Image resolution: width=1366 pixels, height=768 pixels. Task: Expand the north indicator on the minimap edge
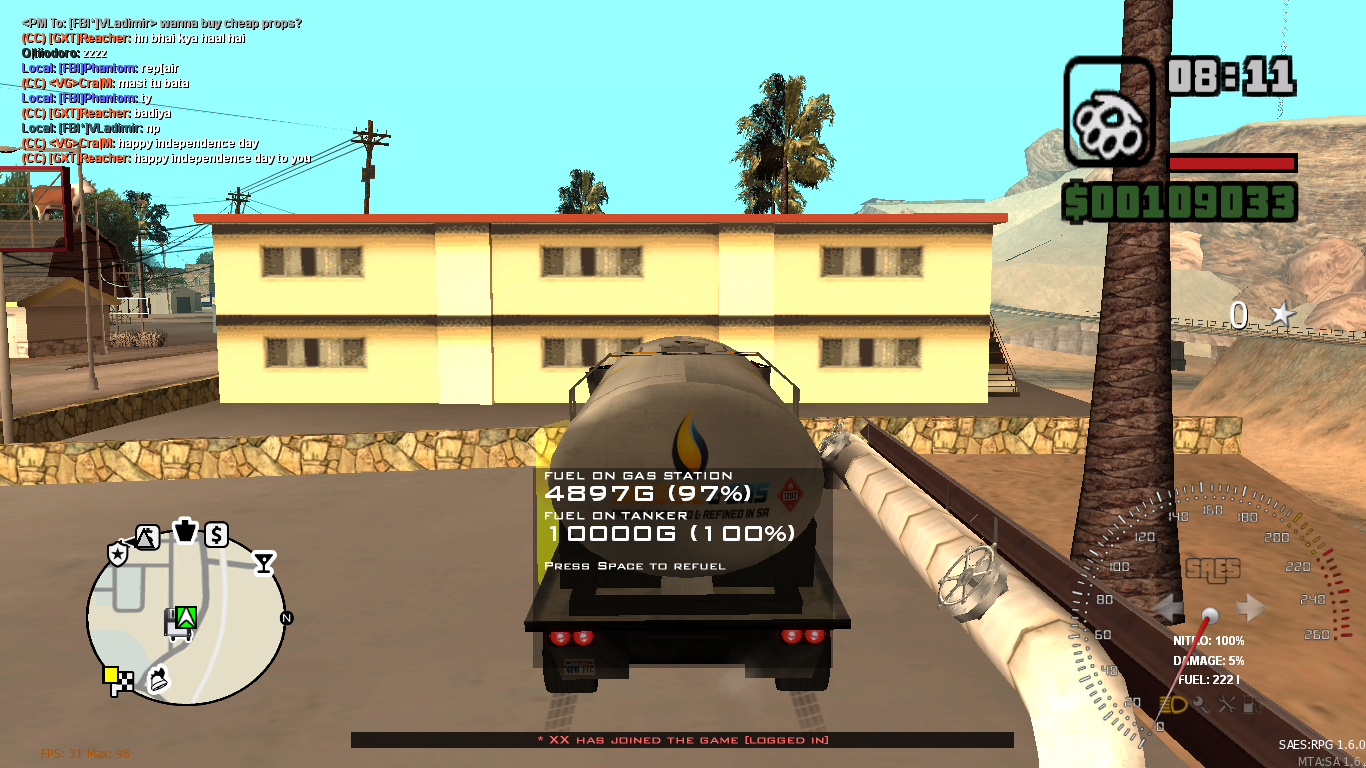(x=286, y=617)
